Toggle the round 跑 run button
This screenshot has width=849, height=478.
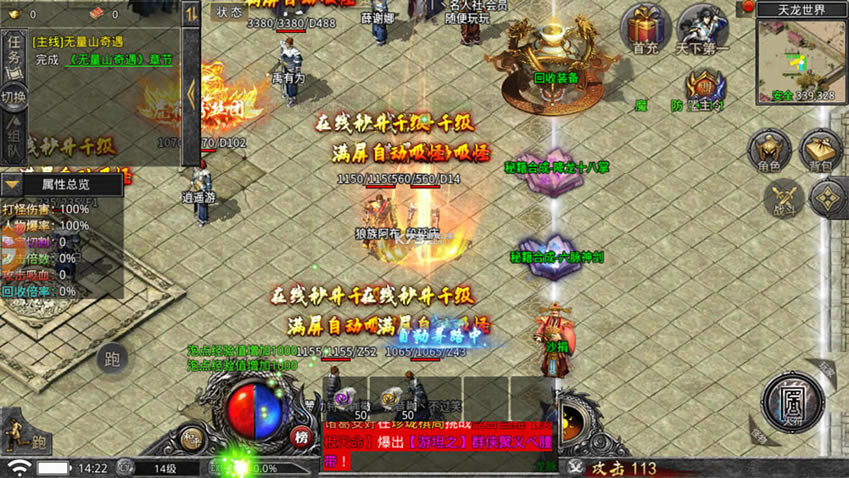[113, 360]
